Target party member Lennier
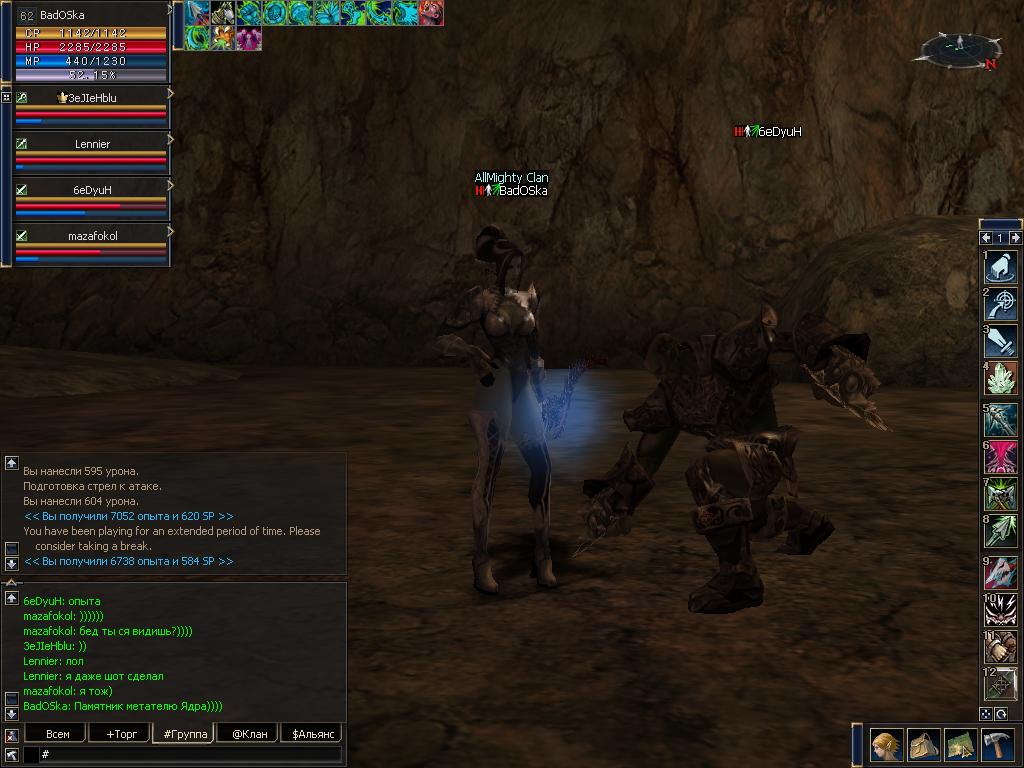 click(x=92, y=144)
